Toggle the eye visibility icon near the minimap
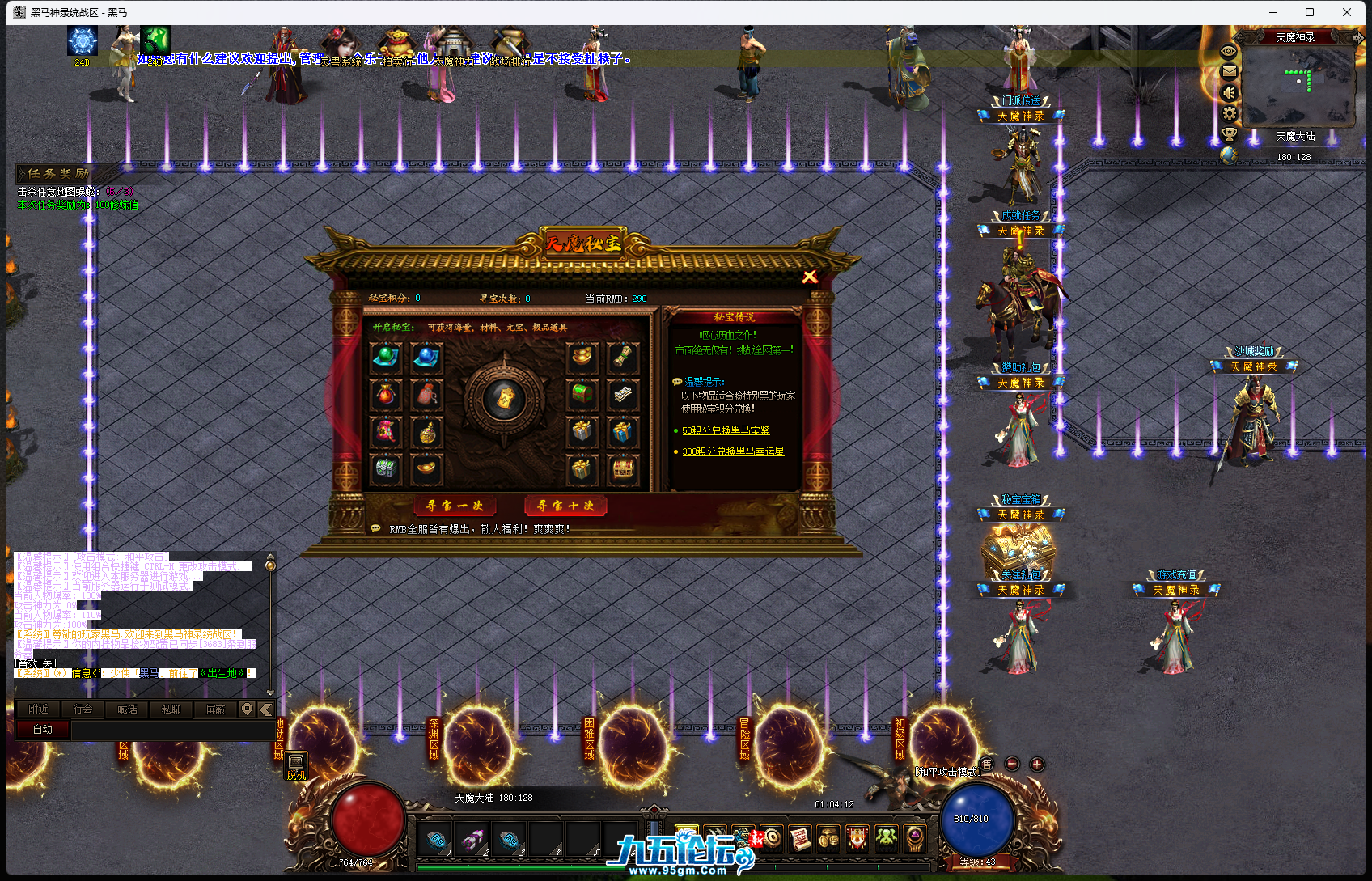The image size is (1372, 881). 1229,50
